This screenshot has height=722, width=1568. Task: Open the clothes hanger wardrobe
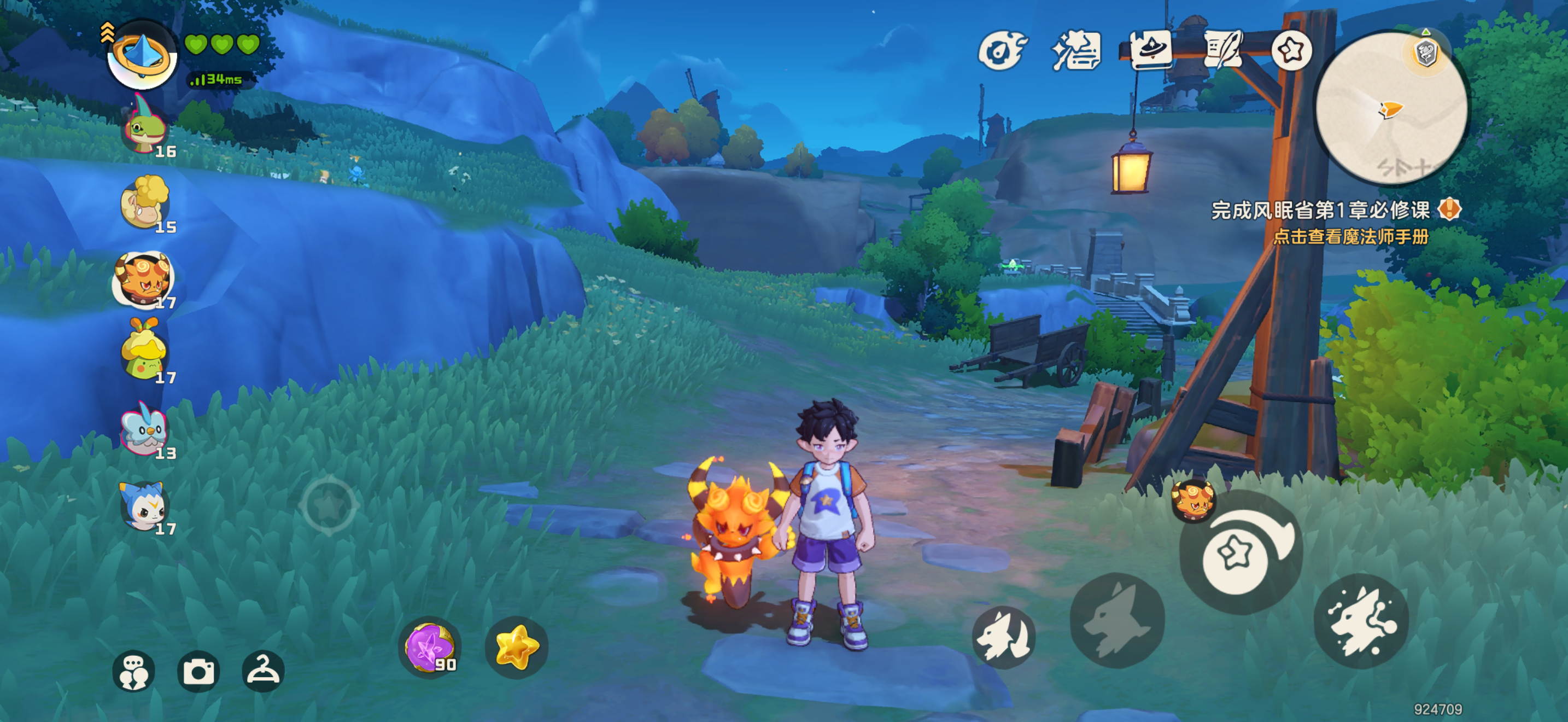[263, 672]
